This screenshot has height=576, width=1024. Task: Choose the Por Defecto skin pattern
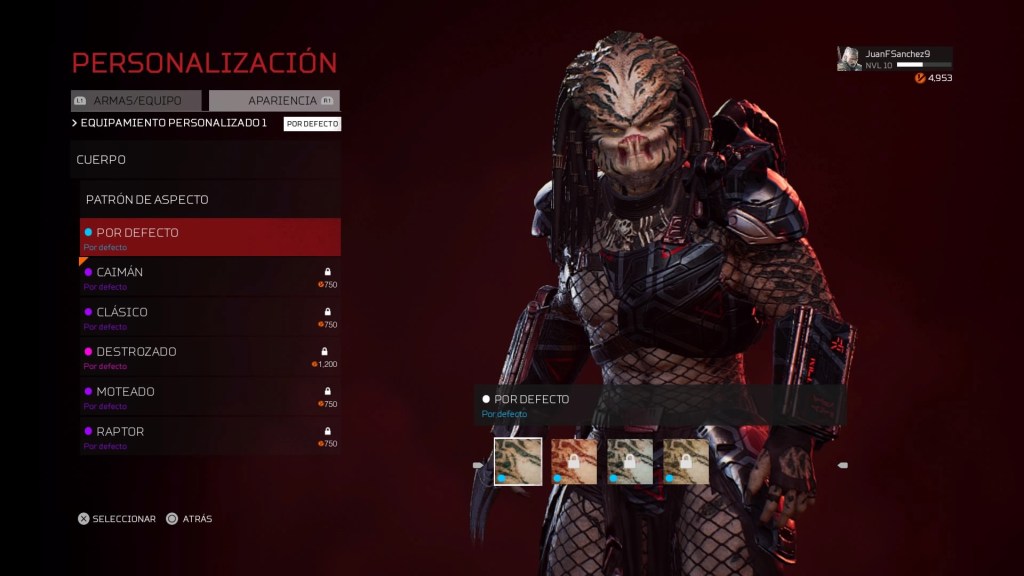tap(210, 237)
